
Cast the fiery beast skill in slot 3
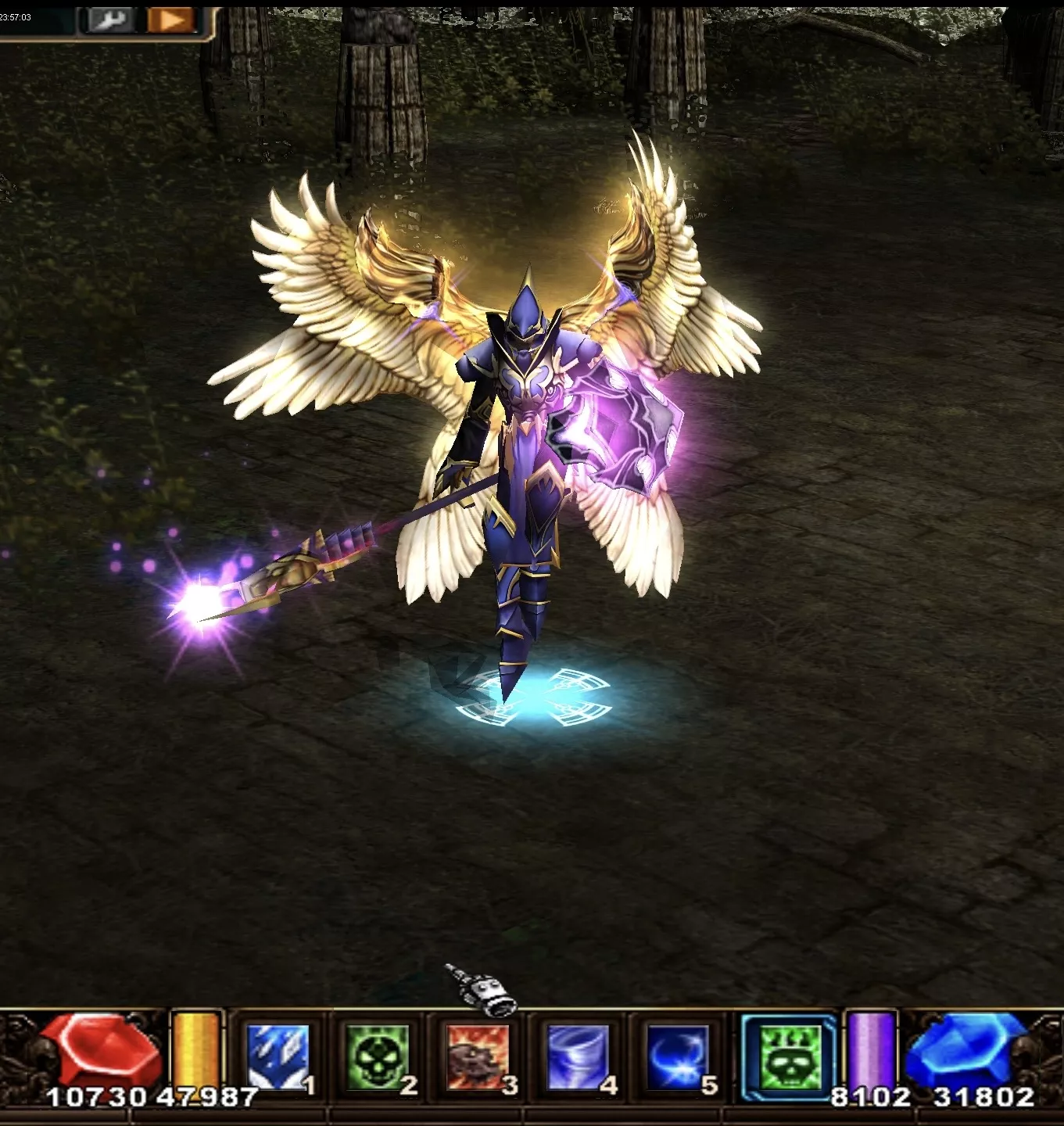coord(478,1057)
